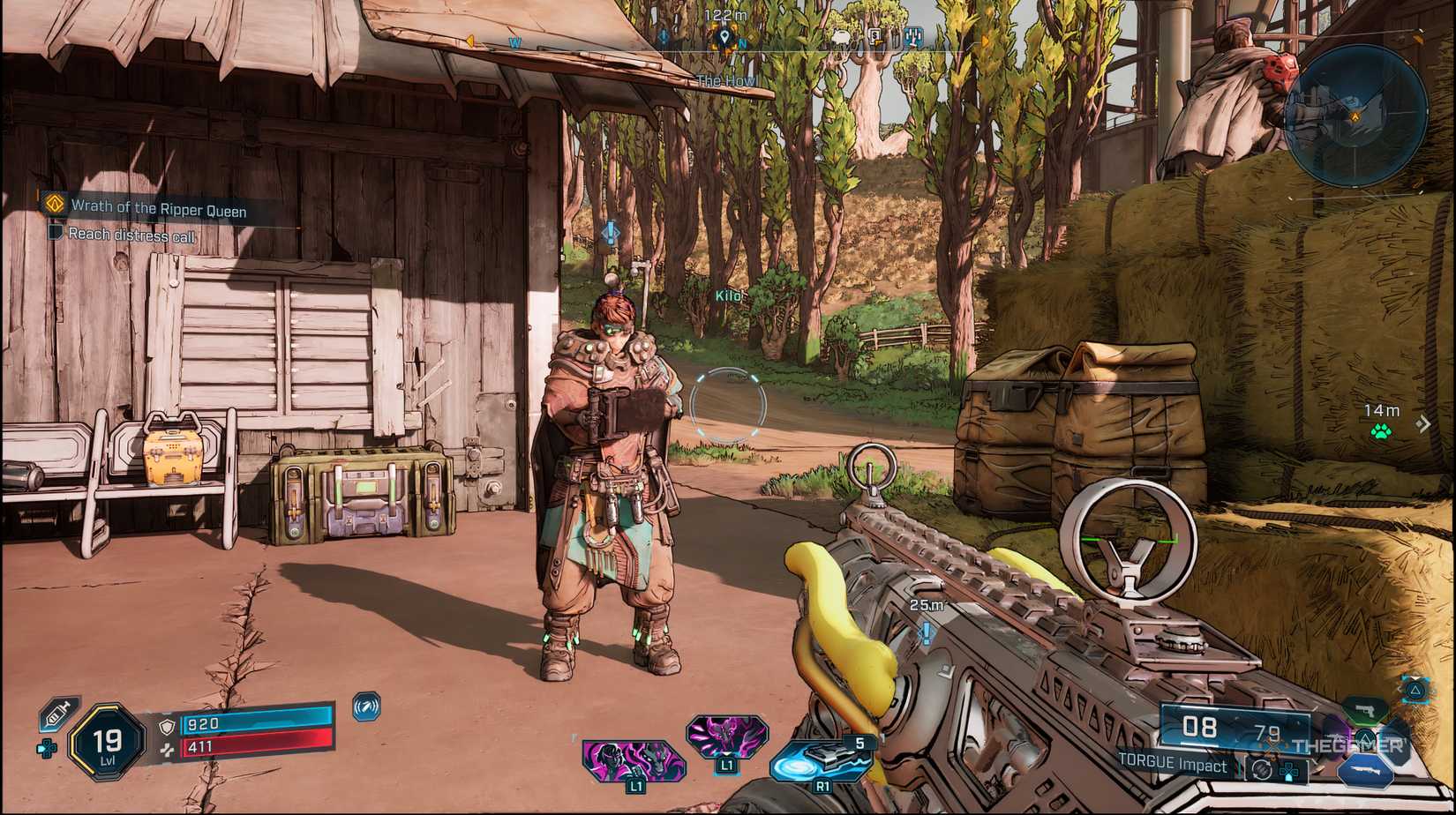Expand the Wrath of the Ripper Queen quest tracker
This screenshot has width=1456, height=815.
pos(159,210)
